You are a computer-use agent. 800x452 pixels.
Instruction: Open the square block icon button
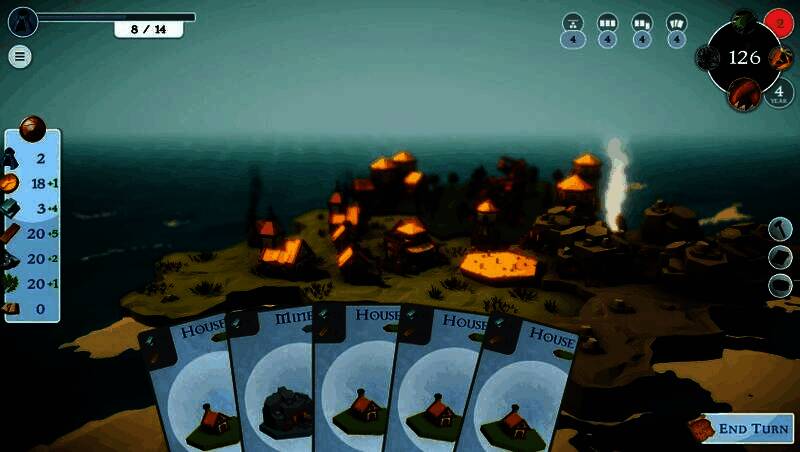click(x=781, y=257)
